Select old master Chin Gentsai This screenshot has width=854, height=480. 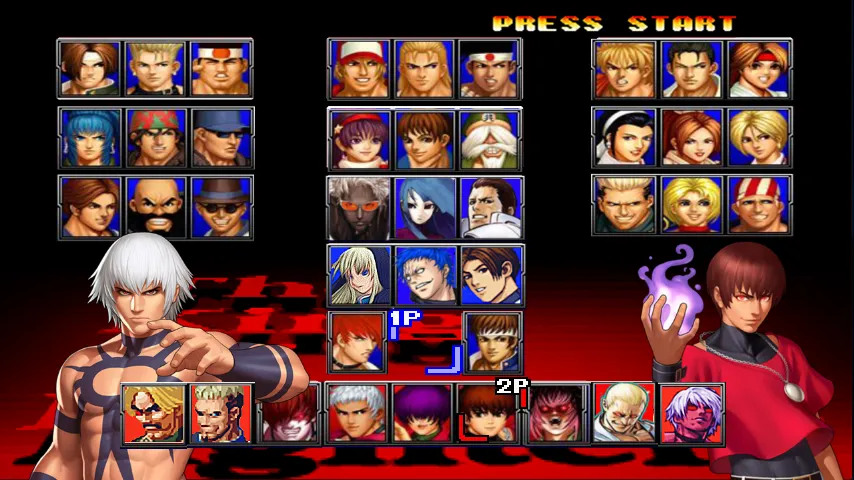491,139
